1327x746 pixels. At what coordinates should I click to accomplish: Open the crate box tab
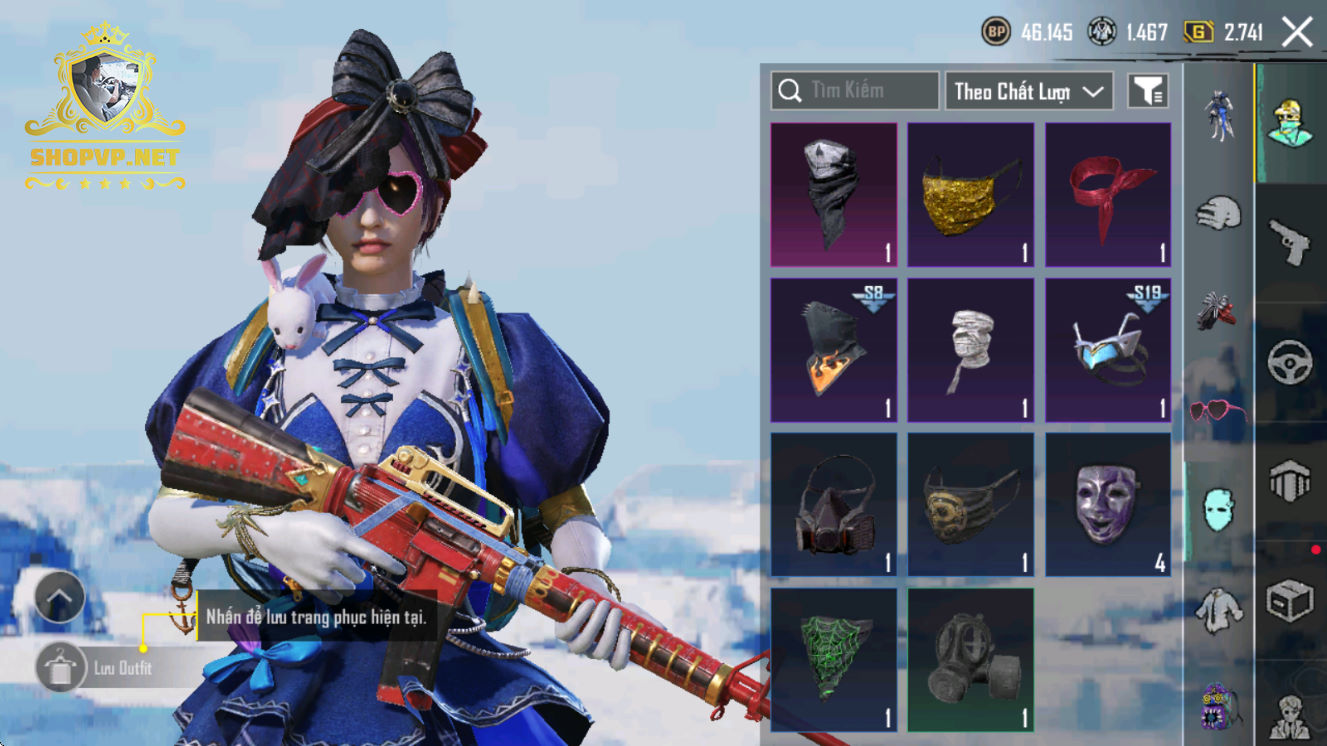(1290, 602)
